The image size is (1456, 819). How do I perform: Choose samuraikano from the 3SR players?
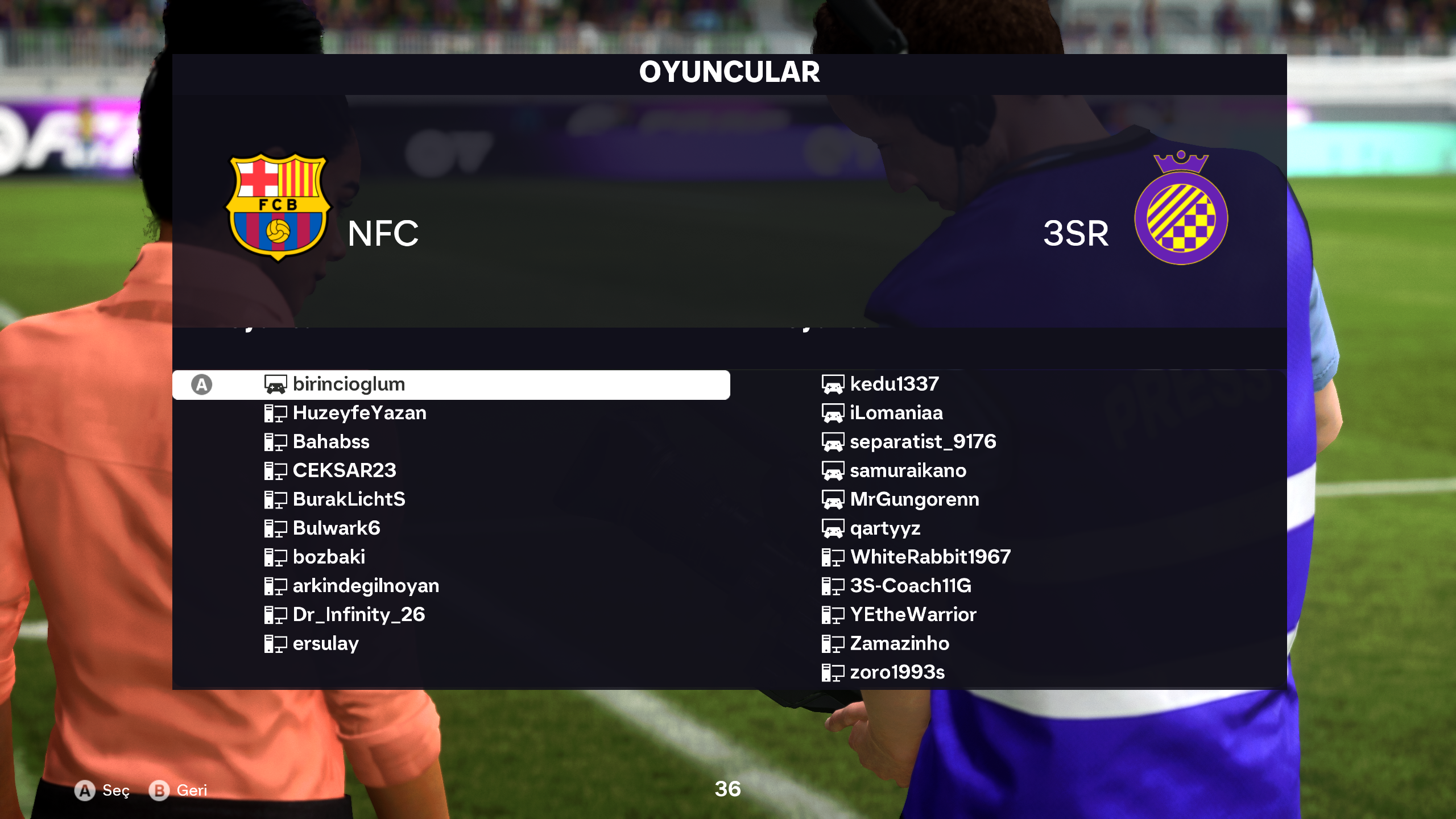pyautogui.click(x=908, y=470)
